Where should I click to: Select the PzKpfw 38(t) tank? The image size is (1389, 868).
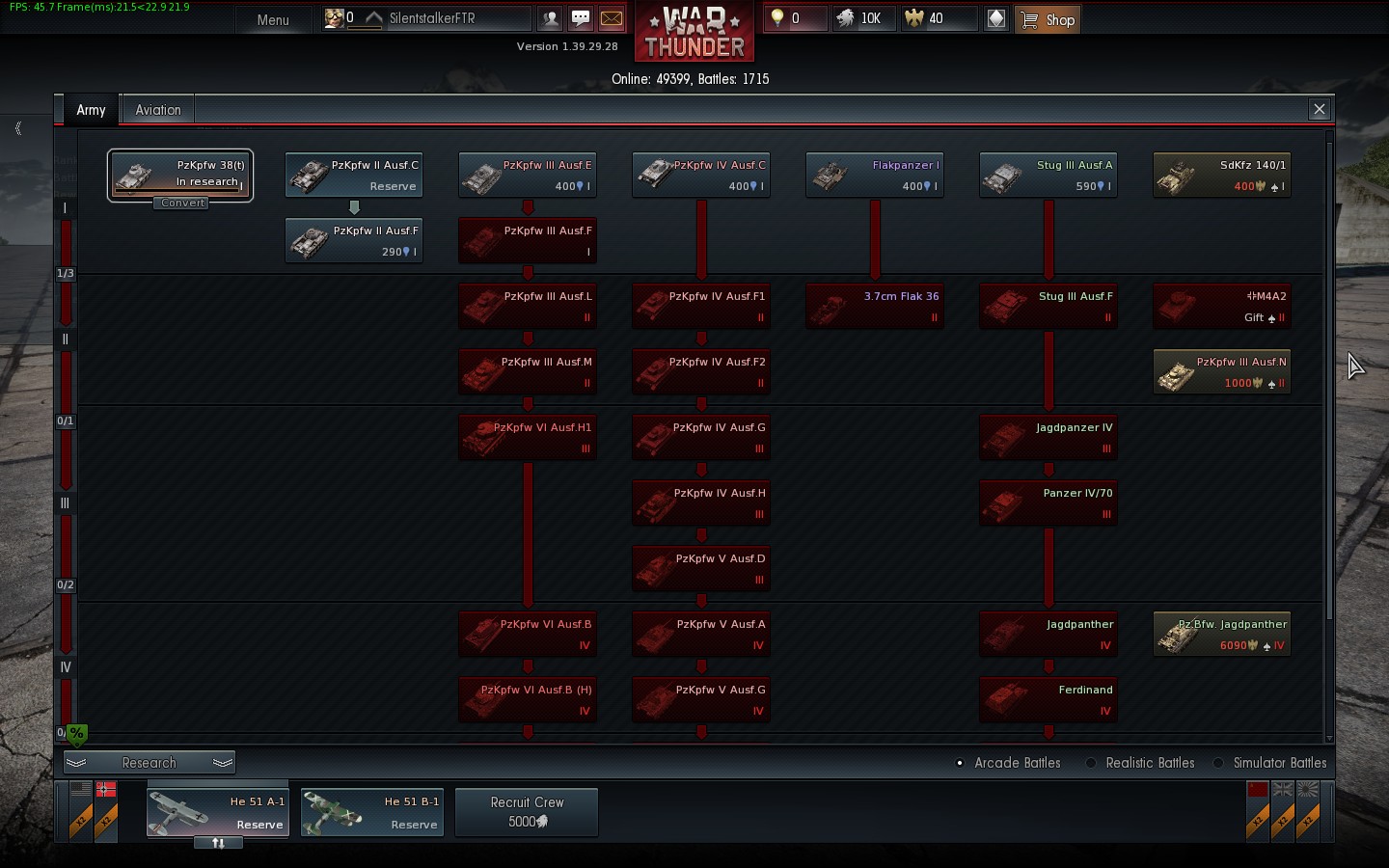180,173
